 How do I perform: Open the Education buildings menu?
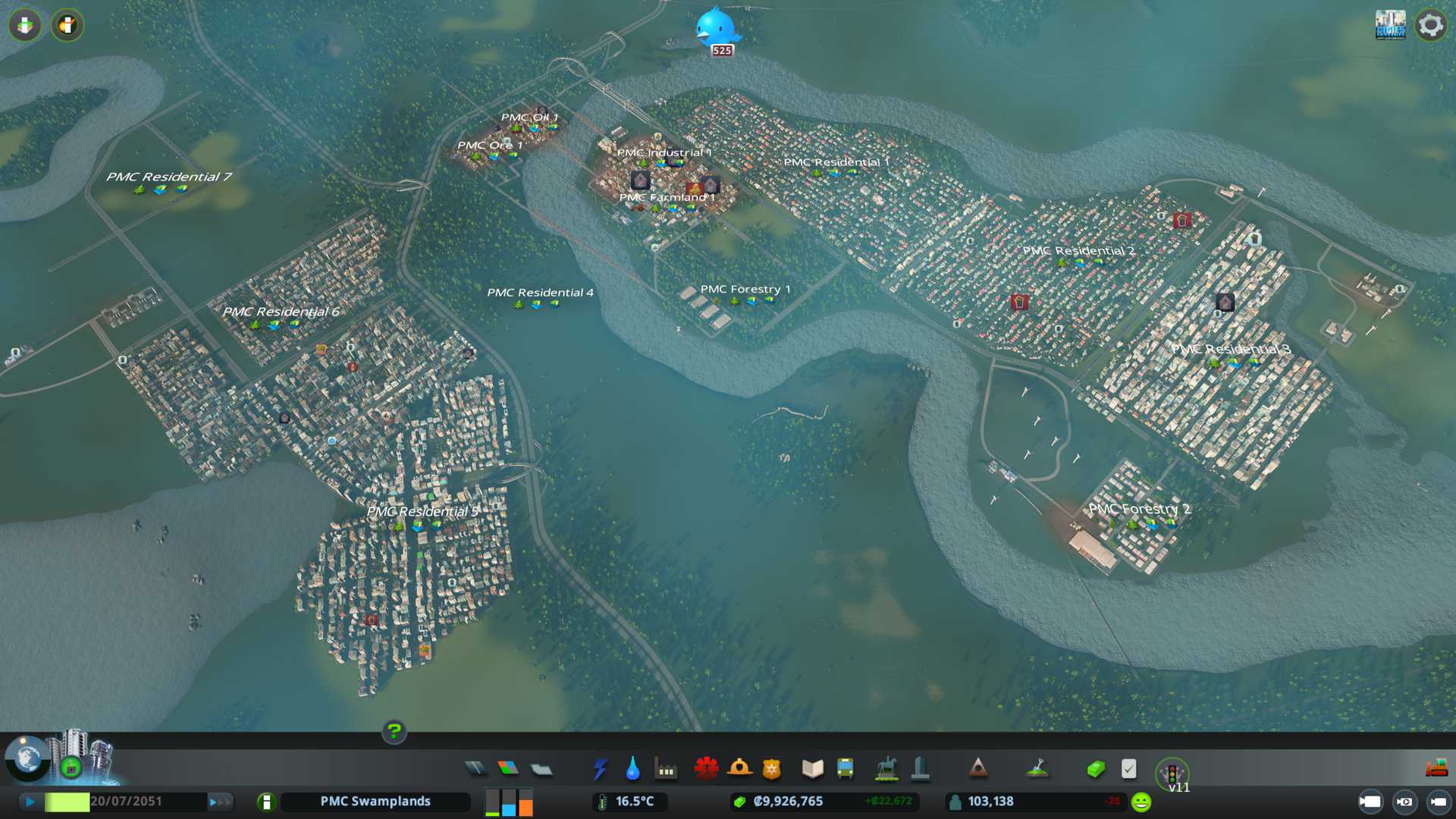click(812, 769)
